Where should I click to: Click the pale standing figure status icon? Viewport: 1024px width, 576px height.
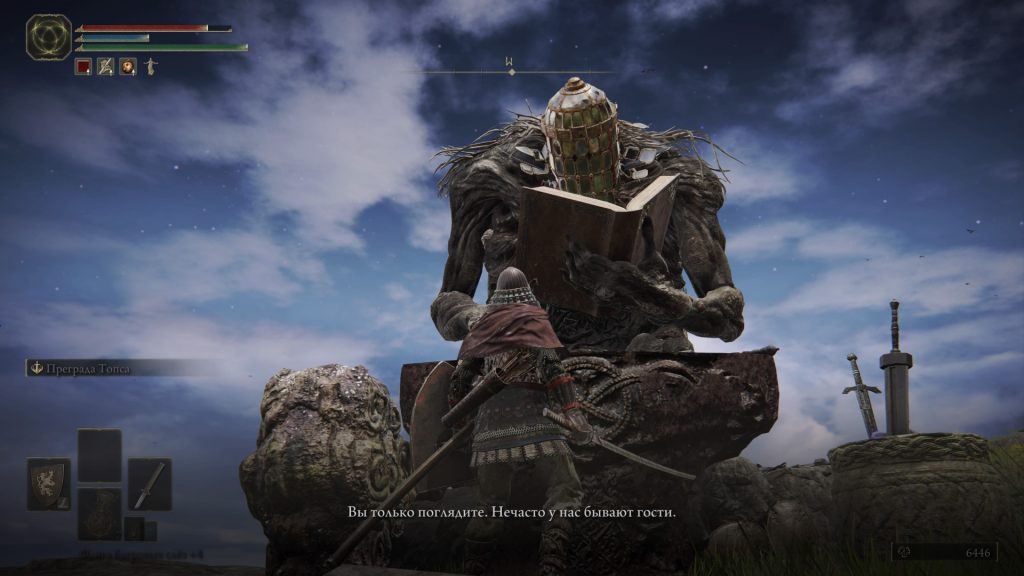tap(150, 67)
